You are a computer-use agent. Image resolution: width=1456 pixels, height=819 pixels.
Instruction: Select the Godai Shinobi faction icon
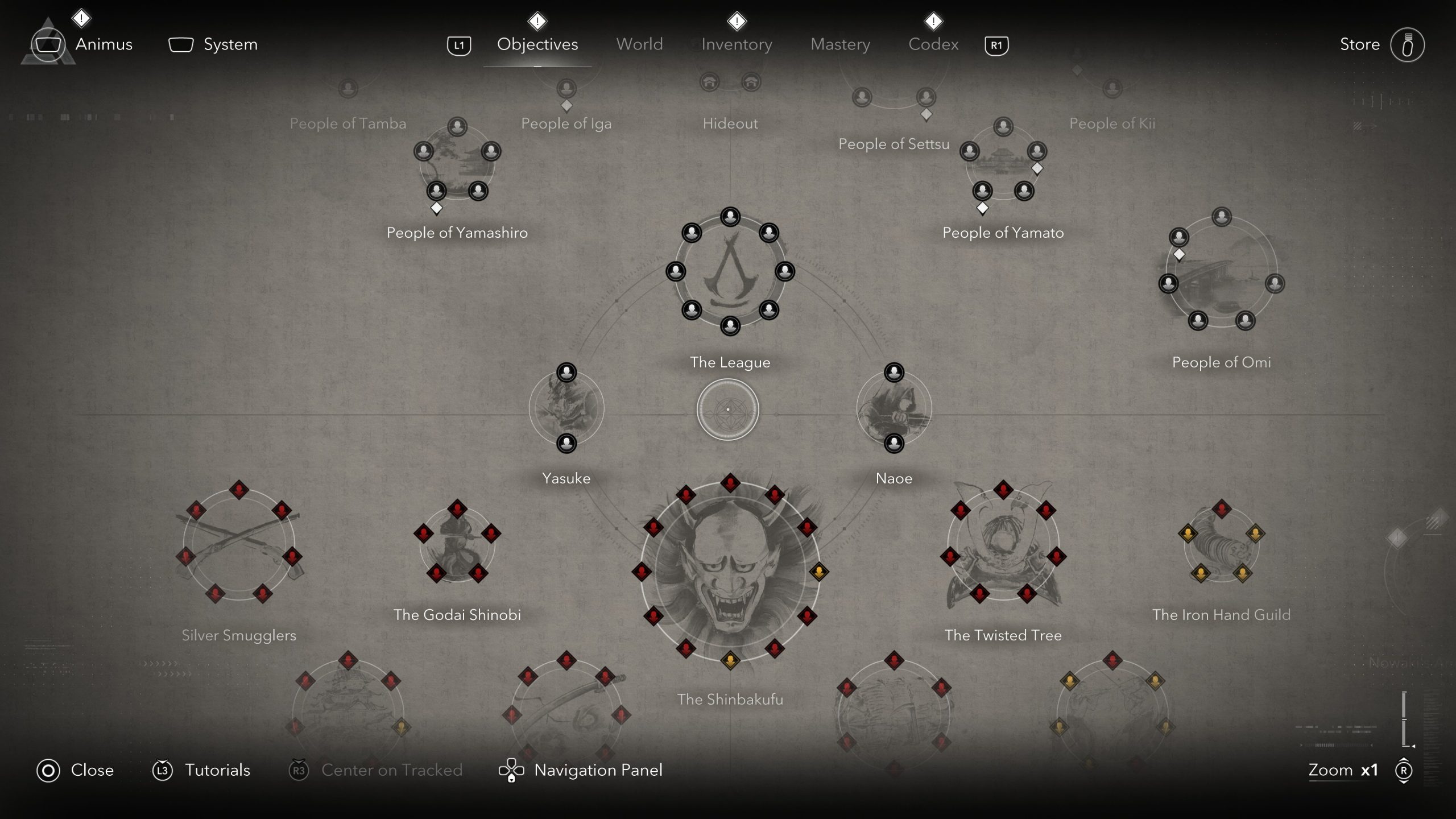click(458, 546)
